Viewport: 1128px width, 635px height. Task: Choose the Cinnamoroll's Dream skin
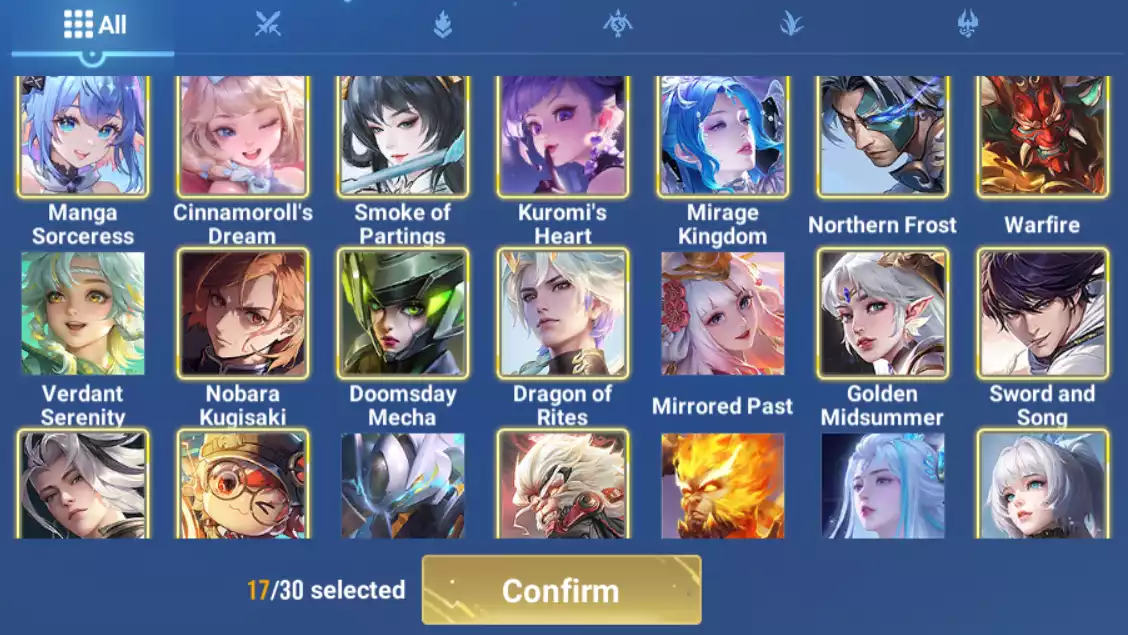pyautogui.click(x=243, y=136)
